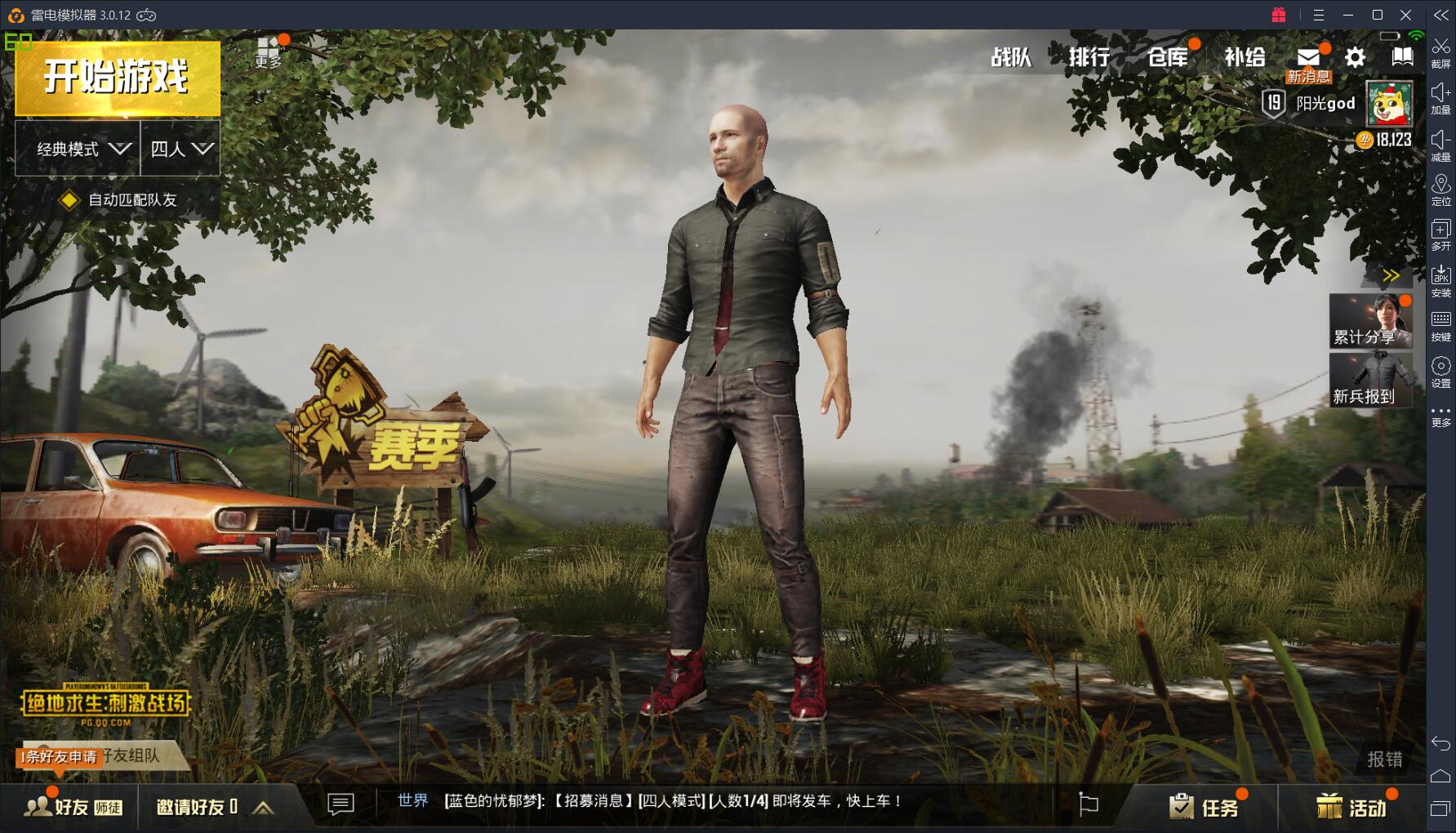The height and width of the screenshot is (833, 1456).
Task: Minimize the emulator window
Action: click(1348, 15)
